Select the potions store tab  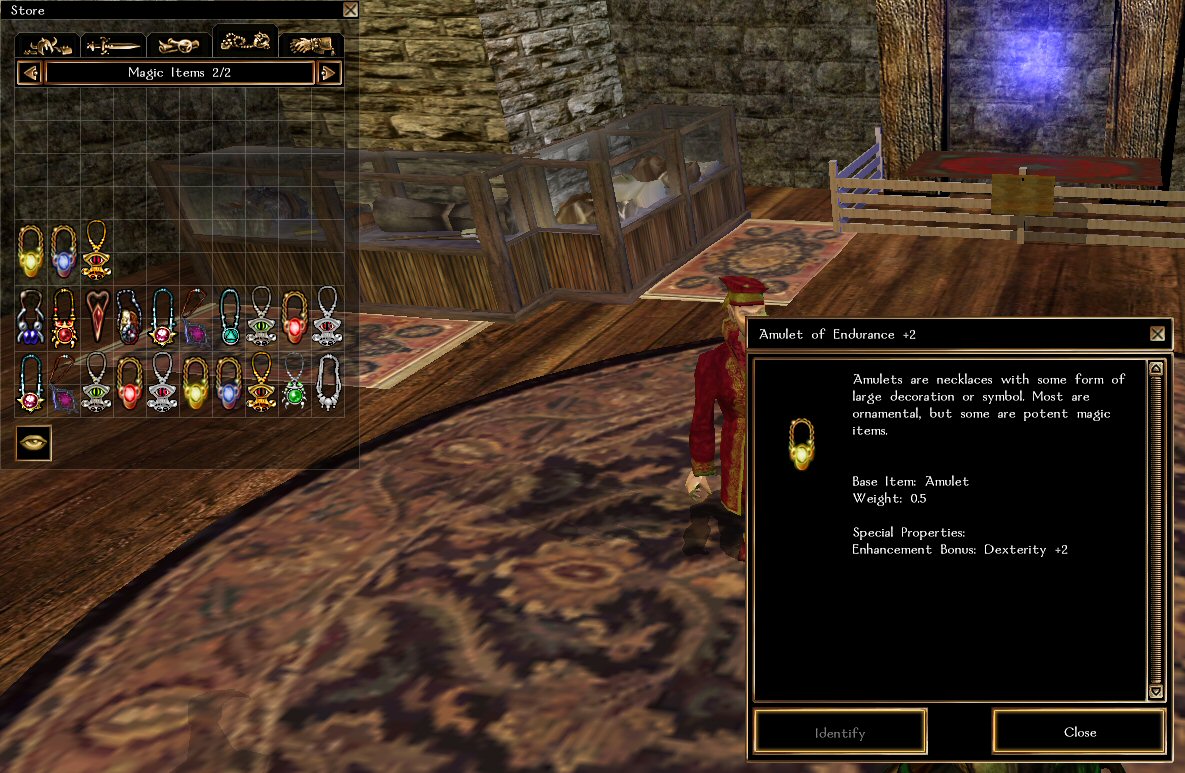tap(179, 45)
